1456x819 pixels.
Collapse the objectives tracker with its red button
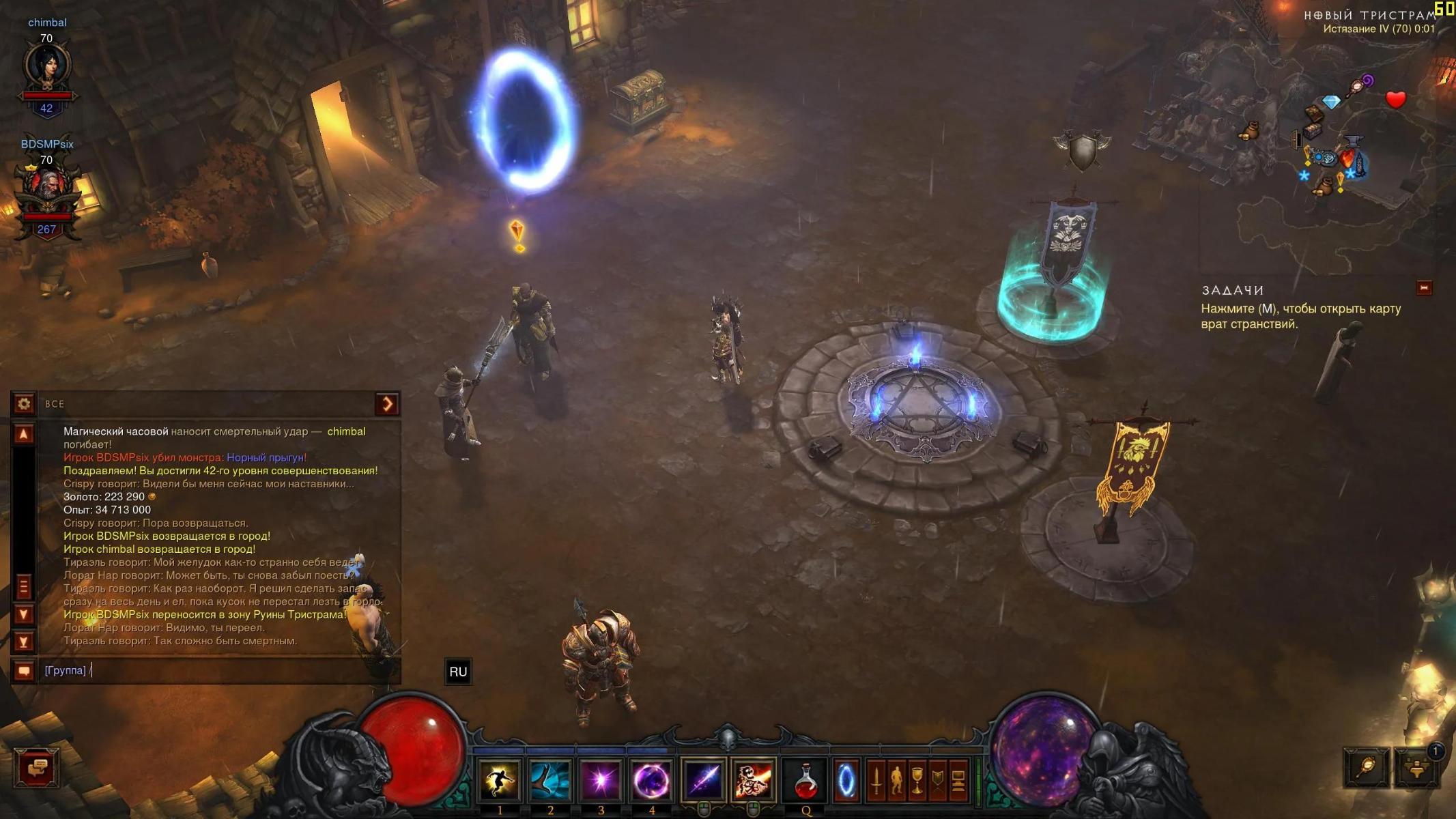[x=1424, y=288]
